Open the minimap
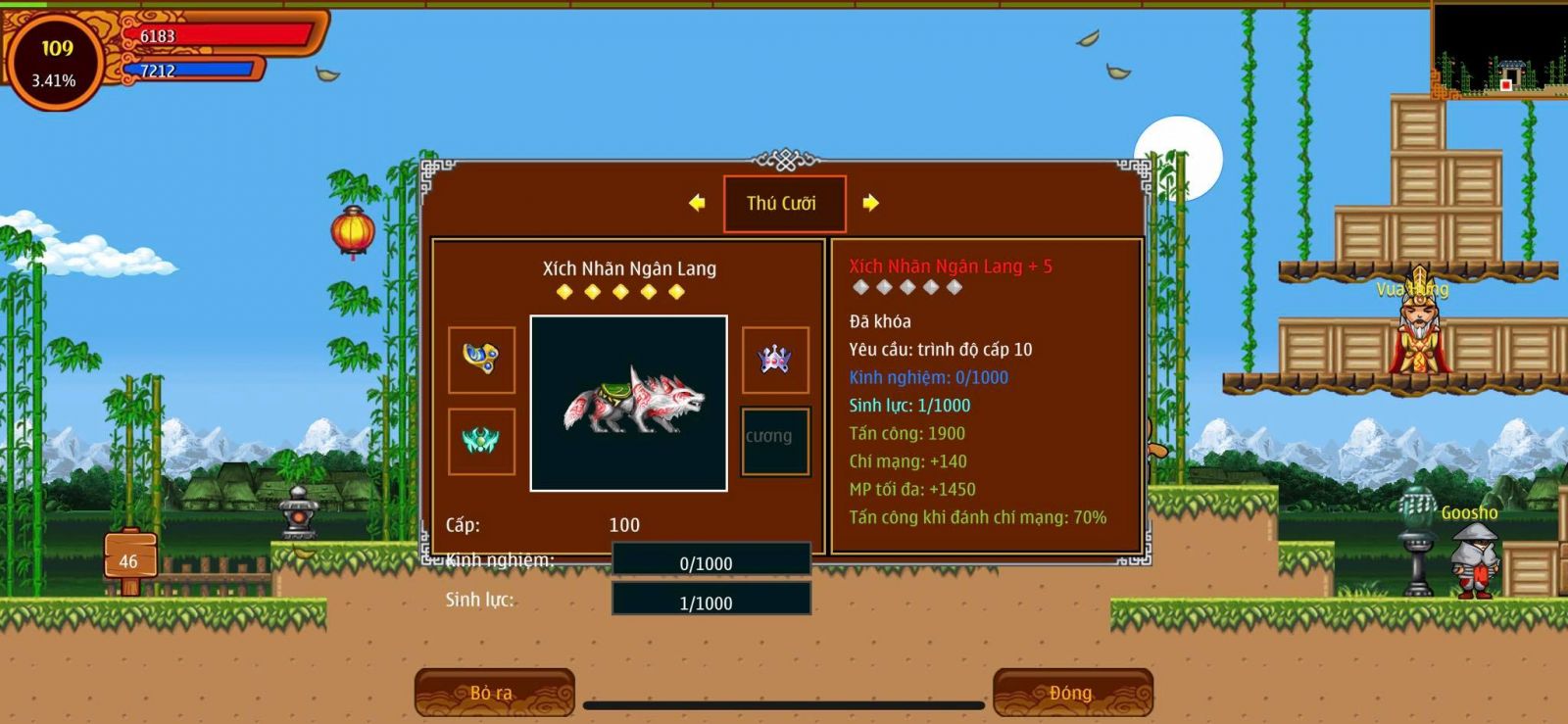 tap(1499, 49)
